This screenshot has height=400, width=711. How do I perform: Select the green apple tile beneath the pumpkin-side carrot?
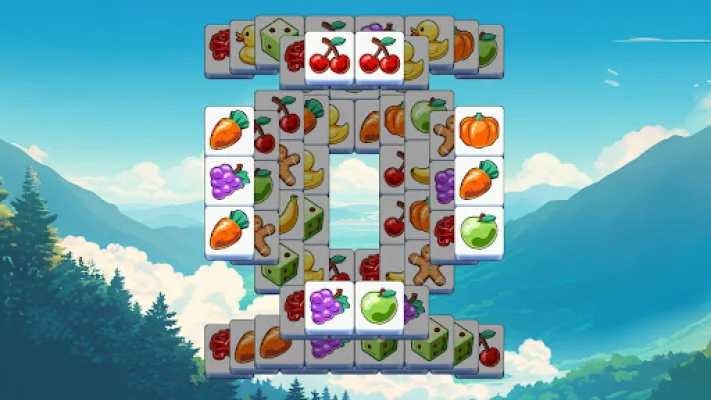click(478, 231)
